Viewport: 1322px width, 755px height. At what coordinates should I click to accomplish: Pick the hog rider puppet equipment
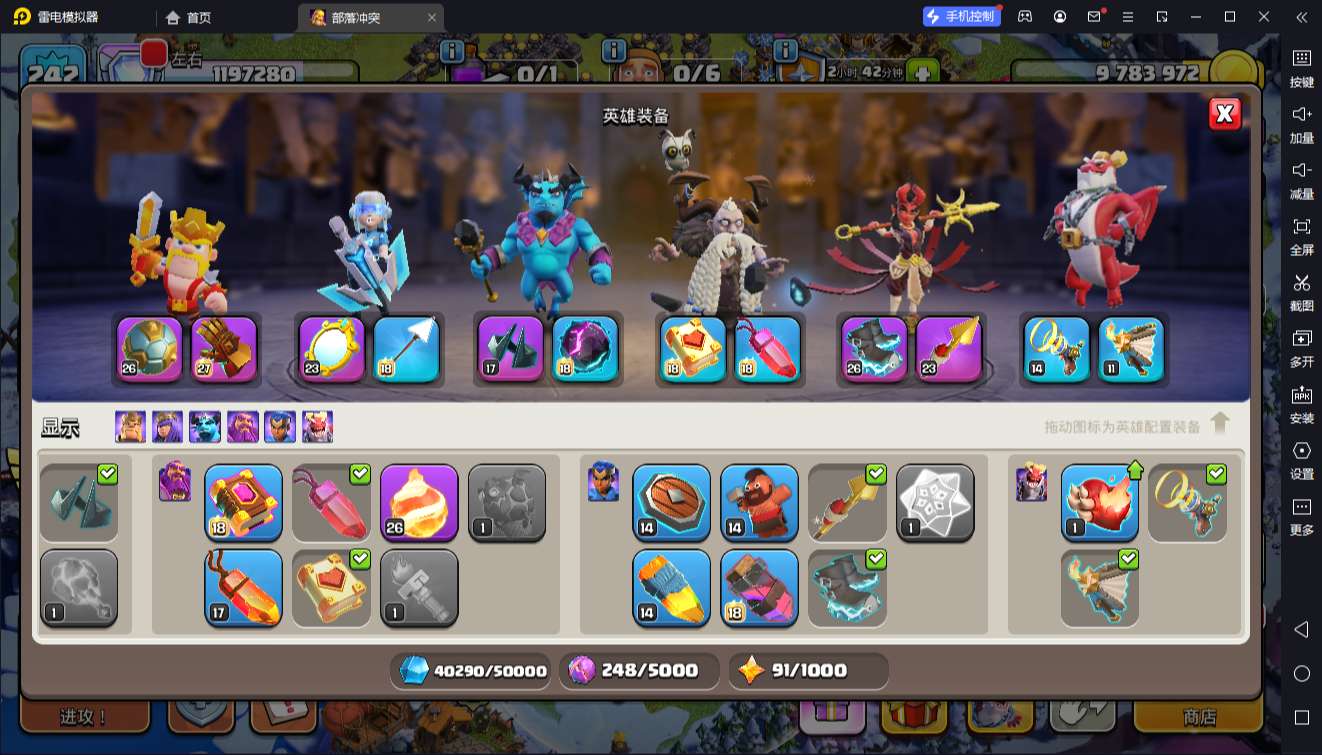click(759, 502)
